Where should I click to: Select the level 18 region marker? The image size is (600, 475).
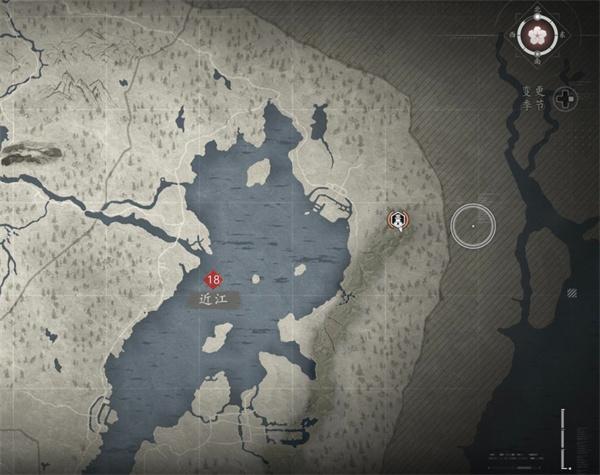[212, 280]
